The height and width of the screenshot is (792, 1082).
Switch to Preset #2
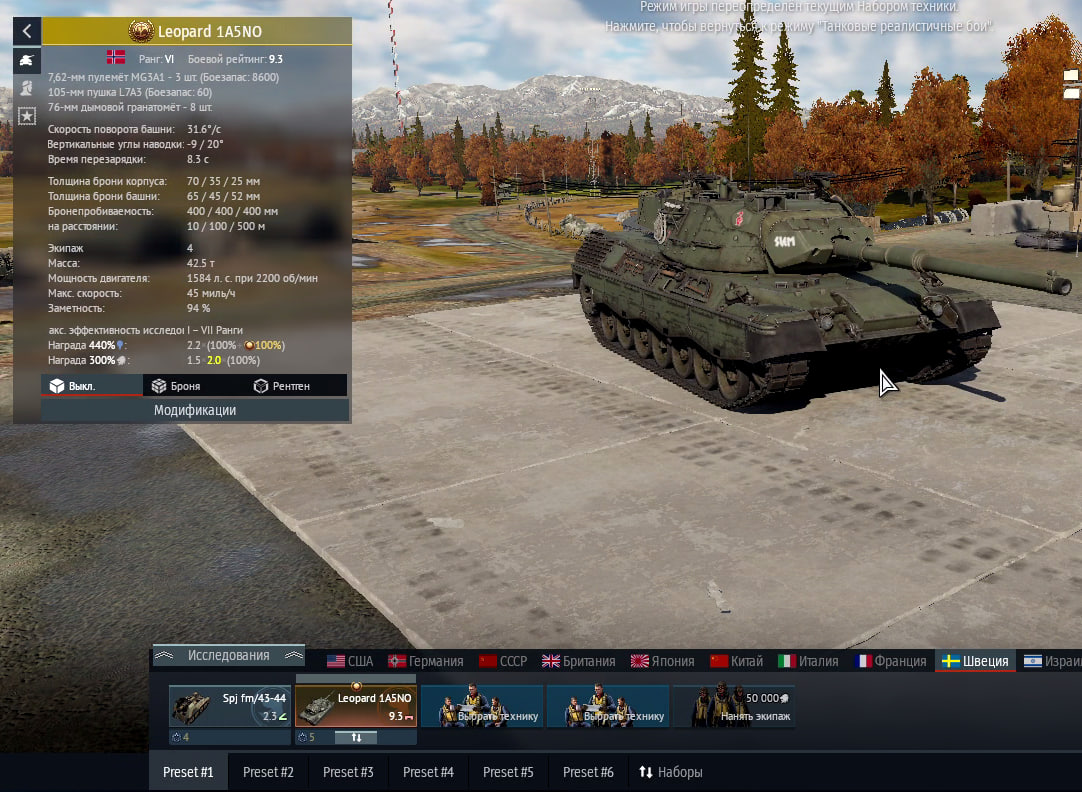268,772
